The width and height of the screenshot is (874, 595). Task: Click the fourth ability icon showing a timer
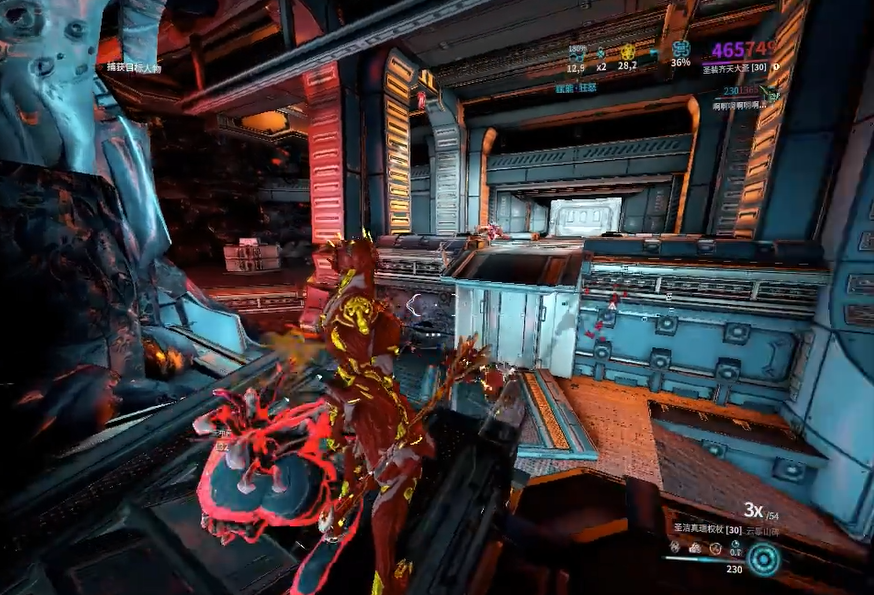[x=734, y=547]
